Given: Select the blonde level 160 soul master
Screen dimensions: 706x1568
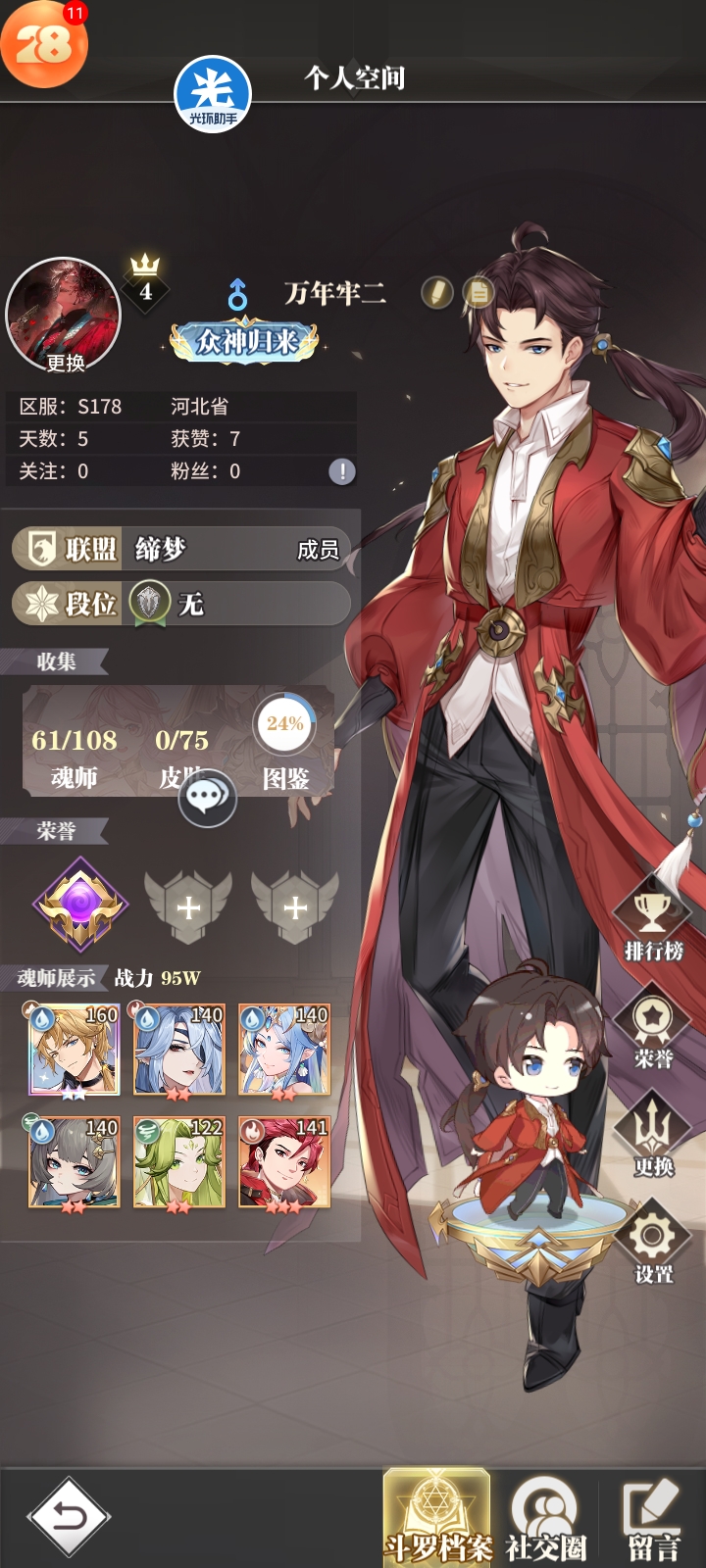Looking at the screenshot, I should pos(75,1050).
